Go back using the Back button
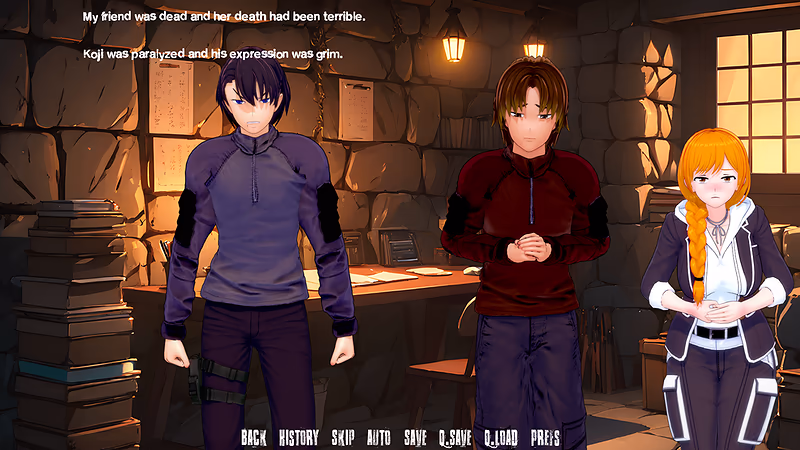The image size is (800, 450). coord(254,438)
